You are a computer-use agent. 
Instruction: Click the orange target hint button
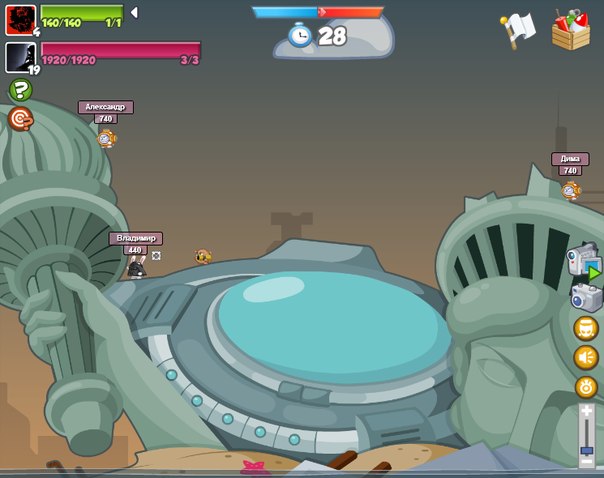pyautogui.click(x=20, y=119)
